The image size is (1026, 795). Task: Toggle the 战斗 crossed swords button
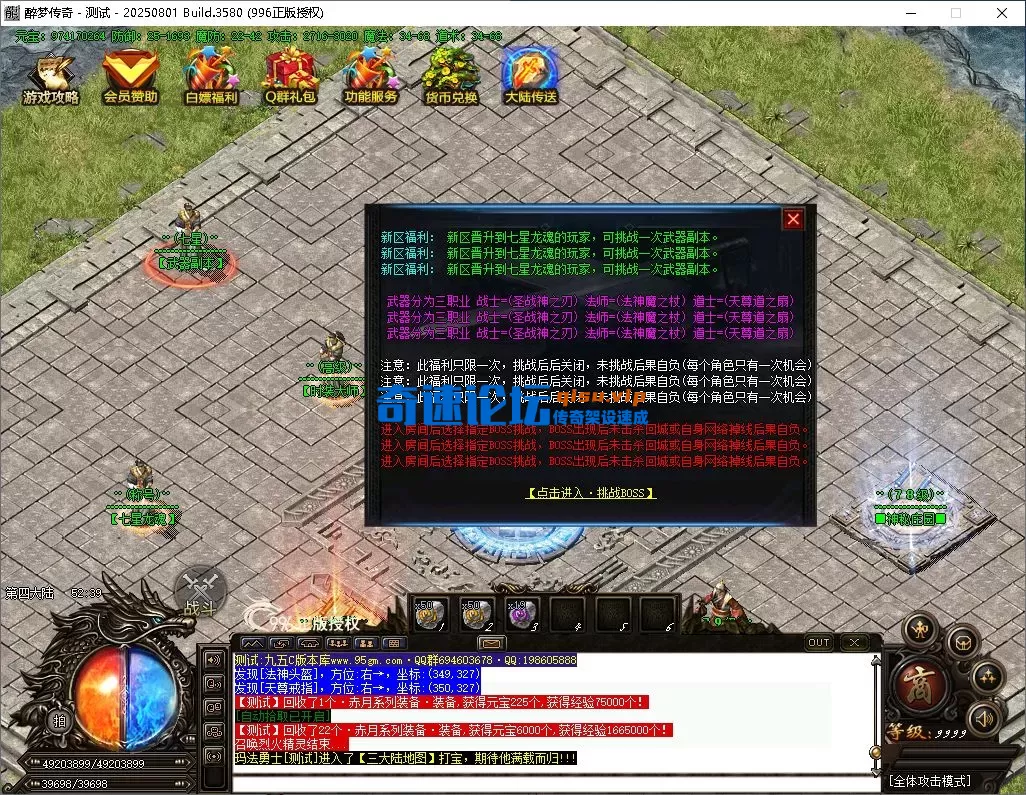coord(200,590)
